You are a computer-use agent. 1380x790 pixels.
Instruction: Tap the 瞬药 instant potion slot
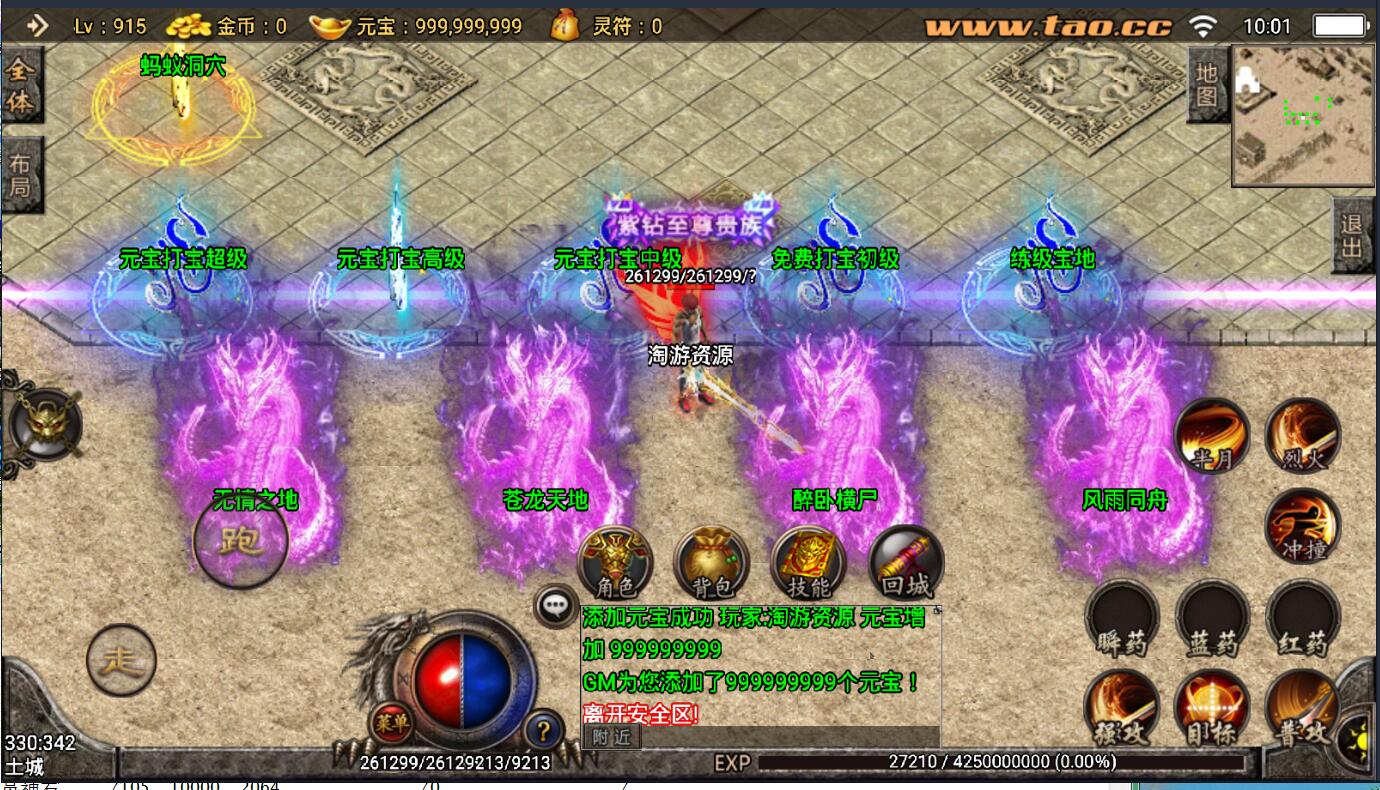click(x=1122, y=618)
